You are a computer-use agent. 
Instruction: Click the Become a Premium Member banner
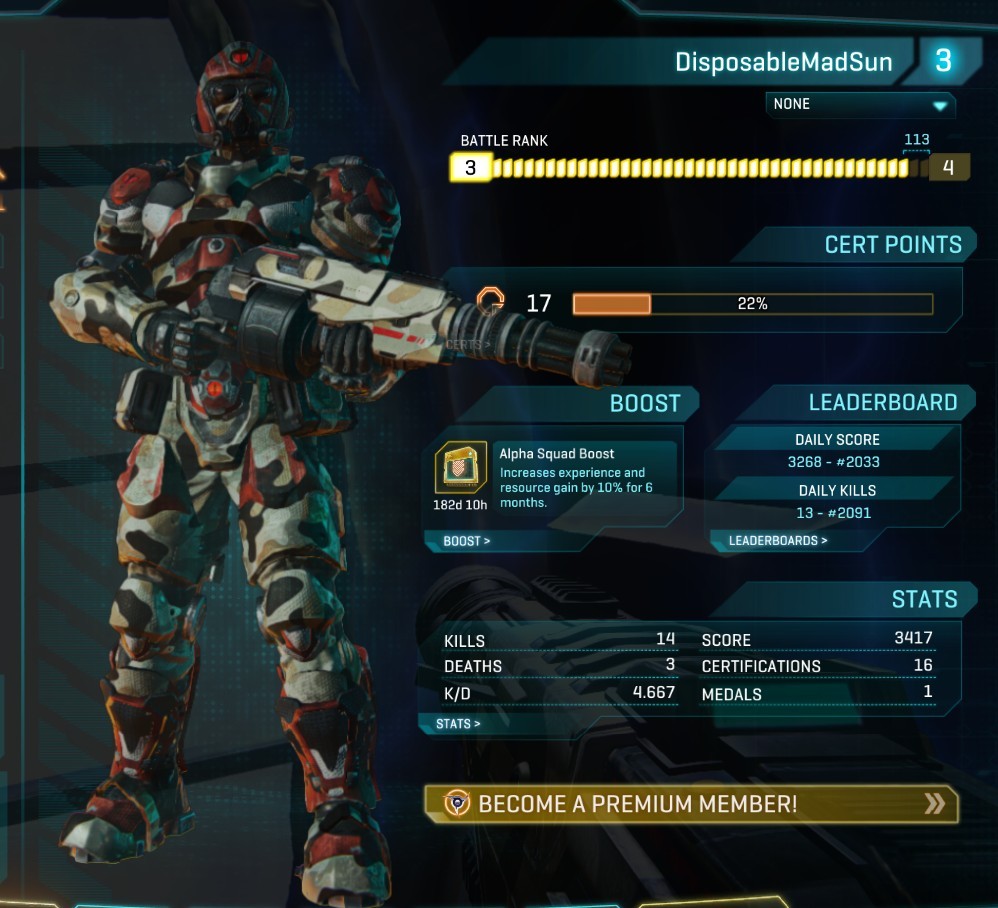691,804
